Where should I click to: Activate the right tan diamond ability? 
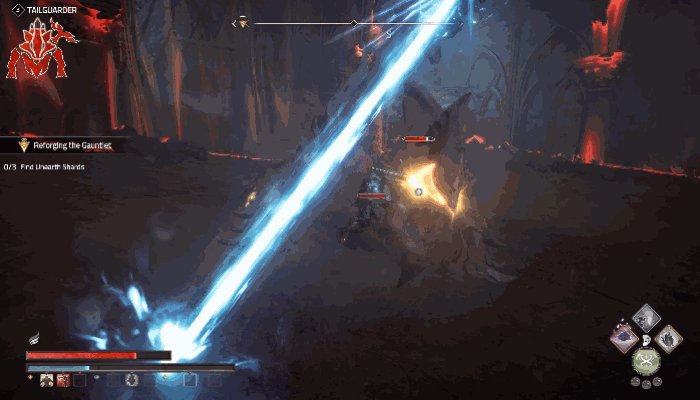click(667, 341)
